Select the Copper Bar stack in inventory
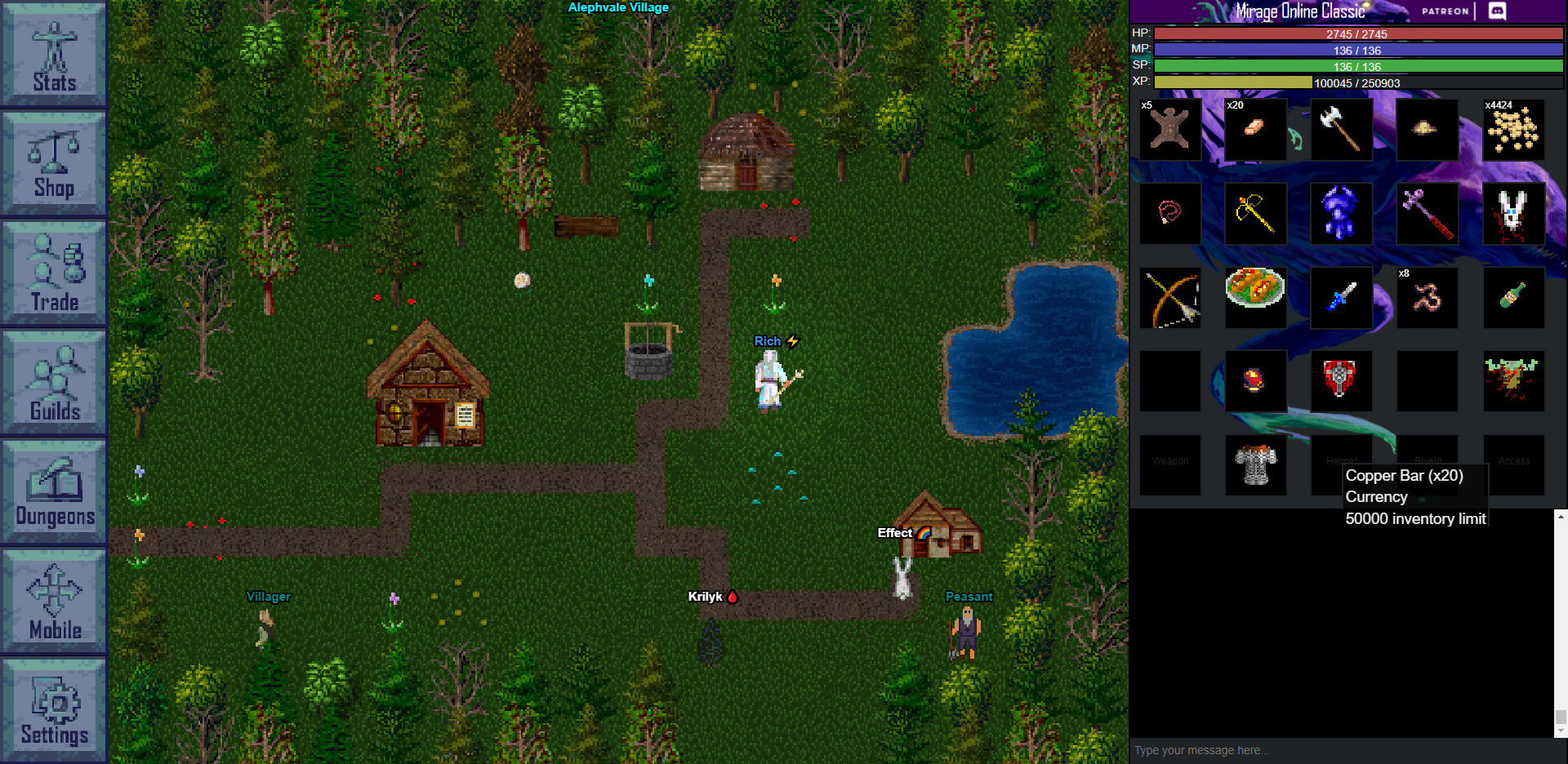Screen dimensions: 1568x764 tap(1255, 130)
